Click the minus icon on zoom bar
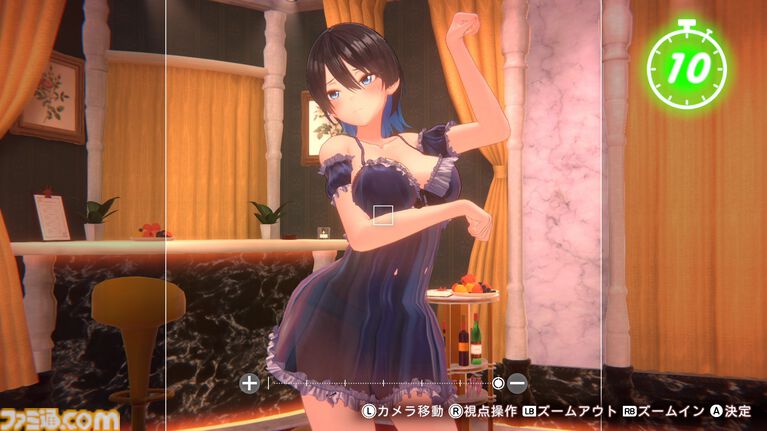 pyautogui.click(x=517, y=383)
